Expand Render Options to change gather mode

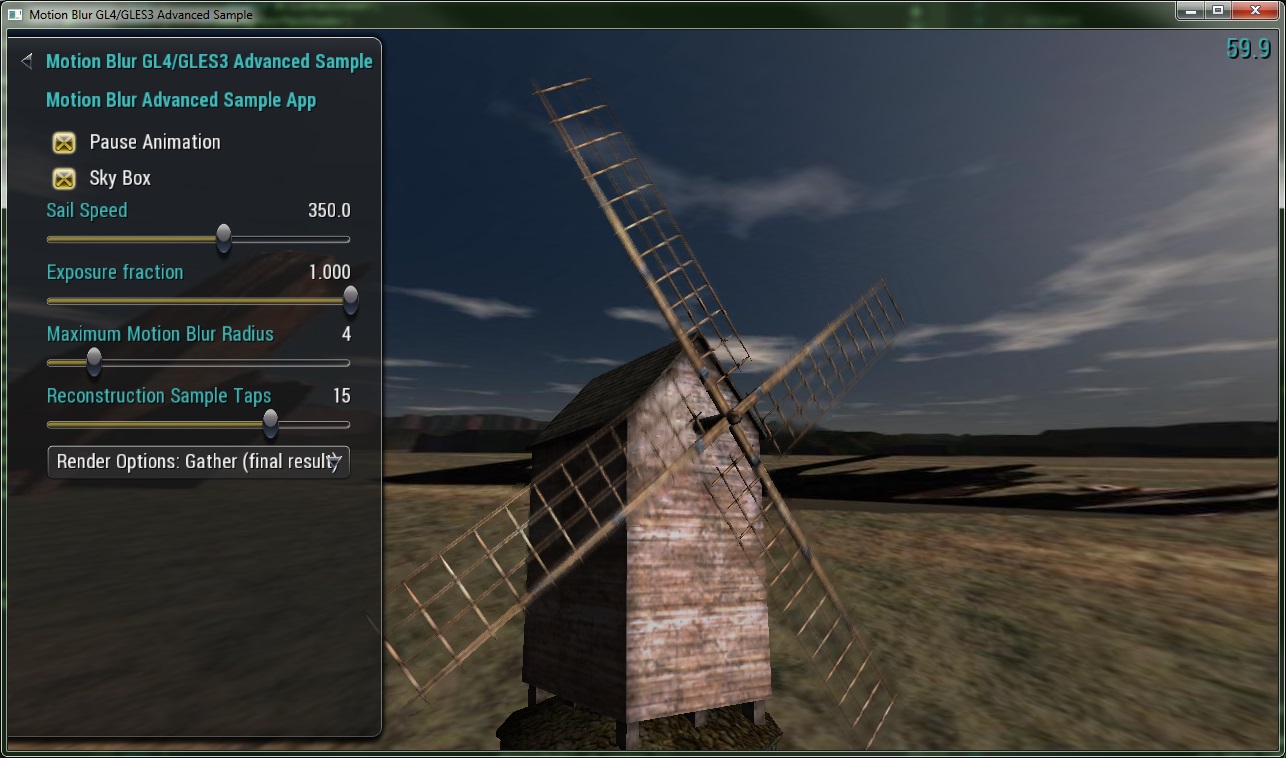tap(198, 462)
